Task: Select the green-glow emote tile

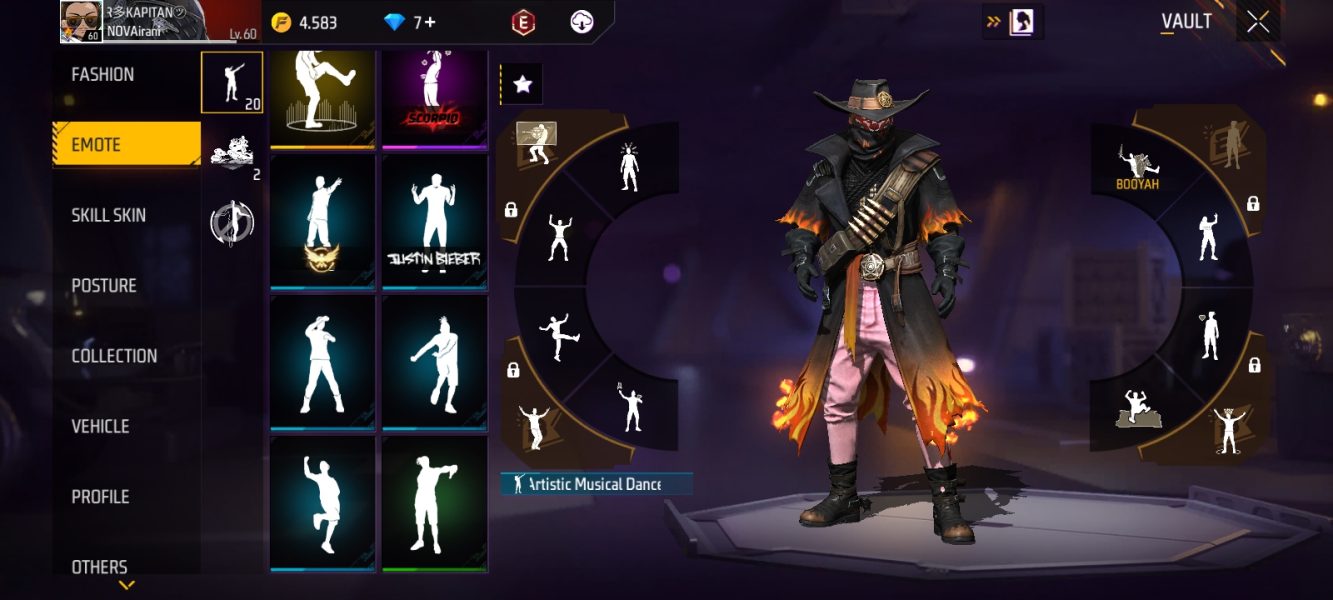Action: click(x=434, y=502)
